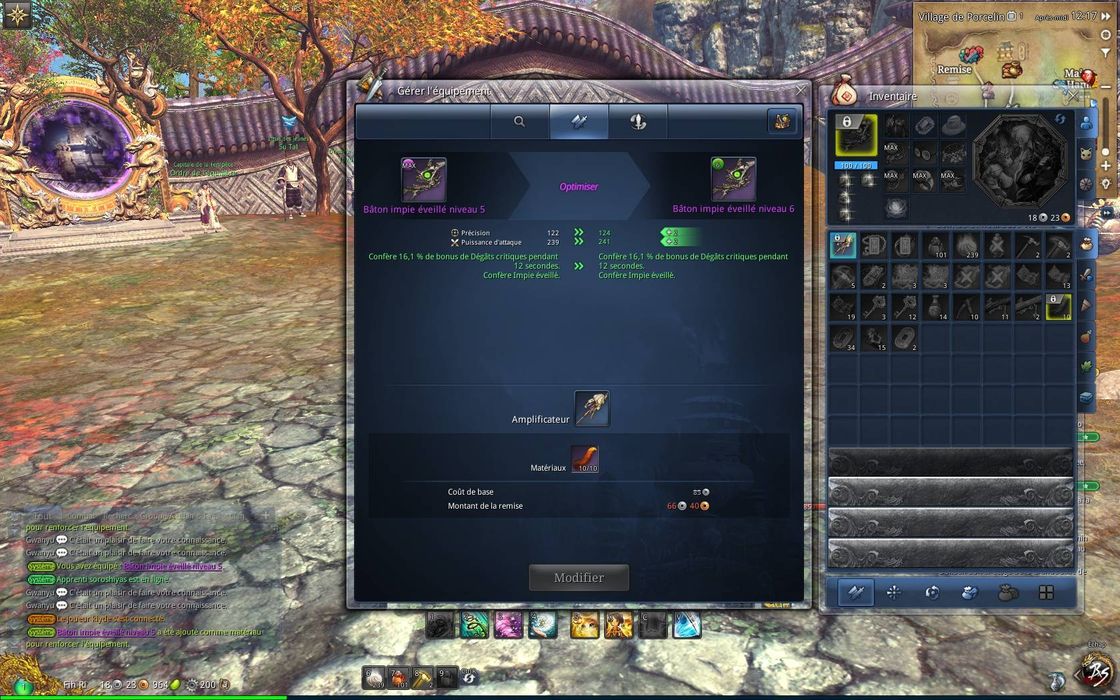This screenshot has width=1120, height=700.
Task: Switch to the magnifying glass tab
Action: pos(519,121)
